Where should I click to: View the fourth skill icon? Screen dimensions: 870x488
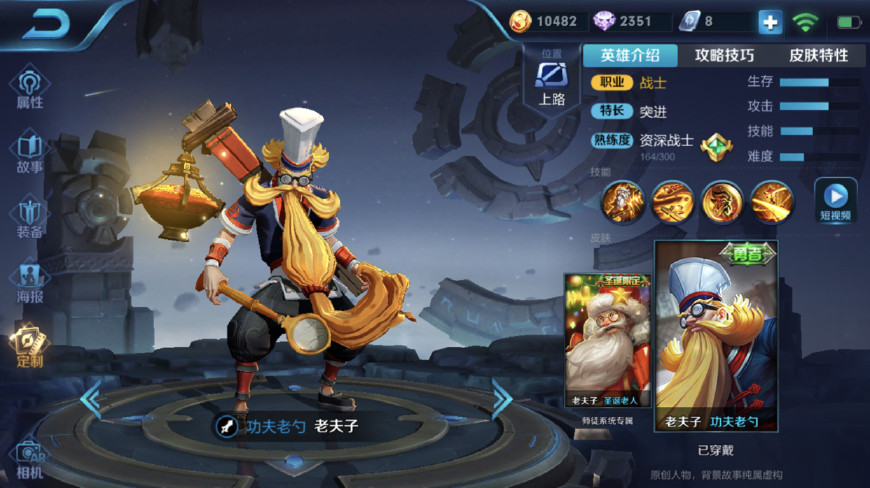tap(772, 201)
